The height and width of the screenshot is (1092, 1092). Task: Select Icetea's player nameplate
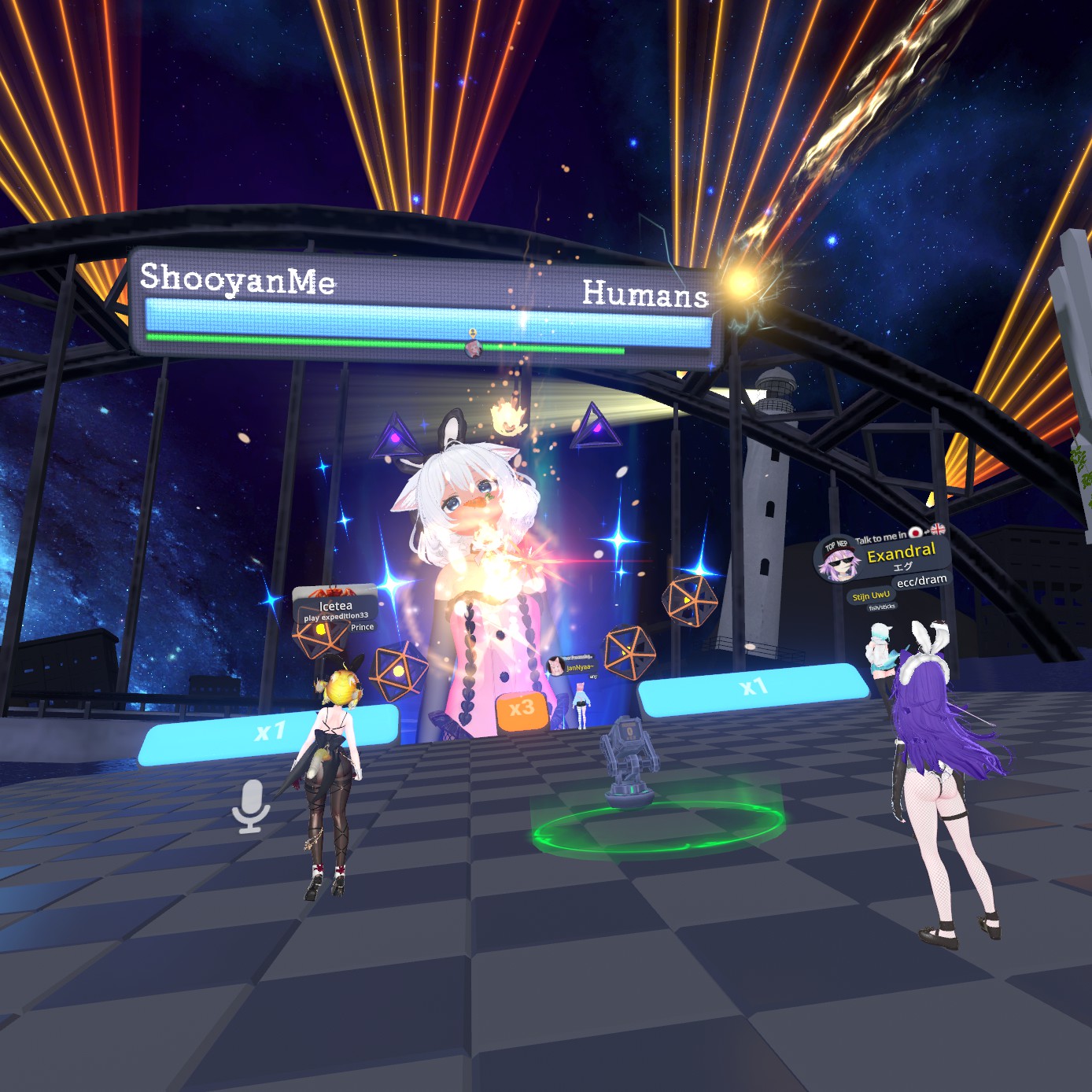tap(336, 606)
